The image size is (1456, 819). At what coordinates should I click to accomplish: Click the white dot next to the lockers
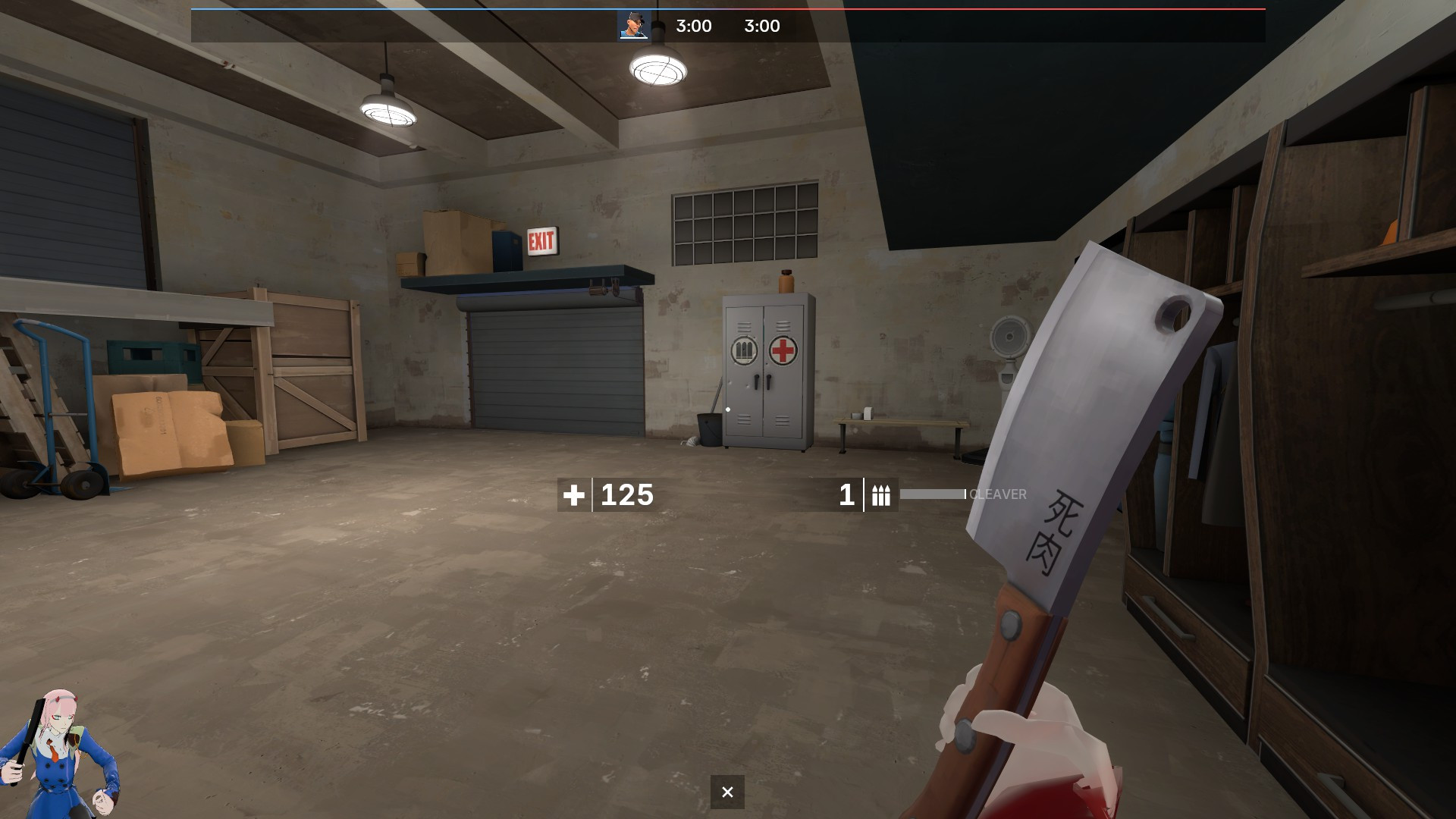pyautogui.click(x=728, y=409)
